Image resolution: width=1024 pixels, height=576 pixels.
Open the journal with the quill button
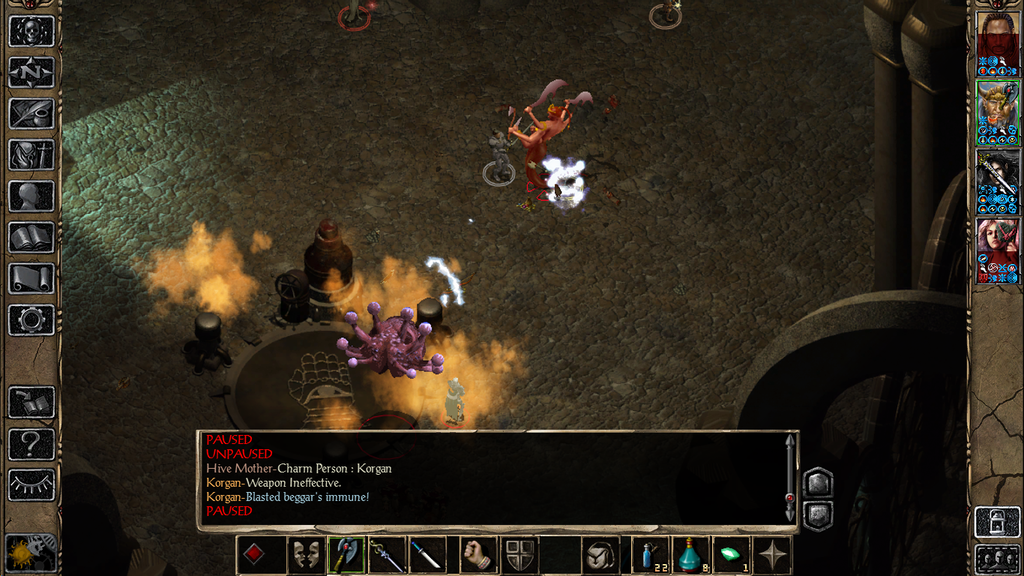point(31,113)
